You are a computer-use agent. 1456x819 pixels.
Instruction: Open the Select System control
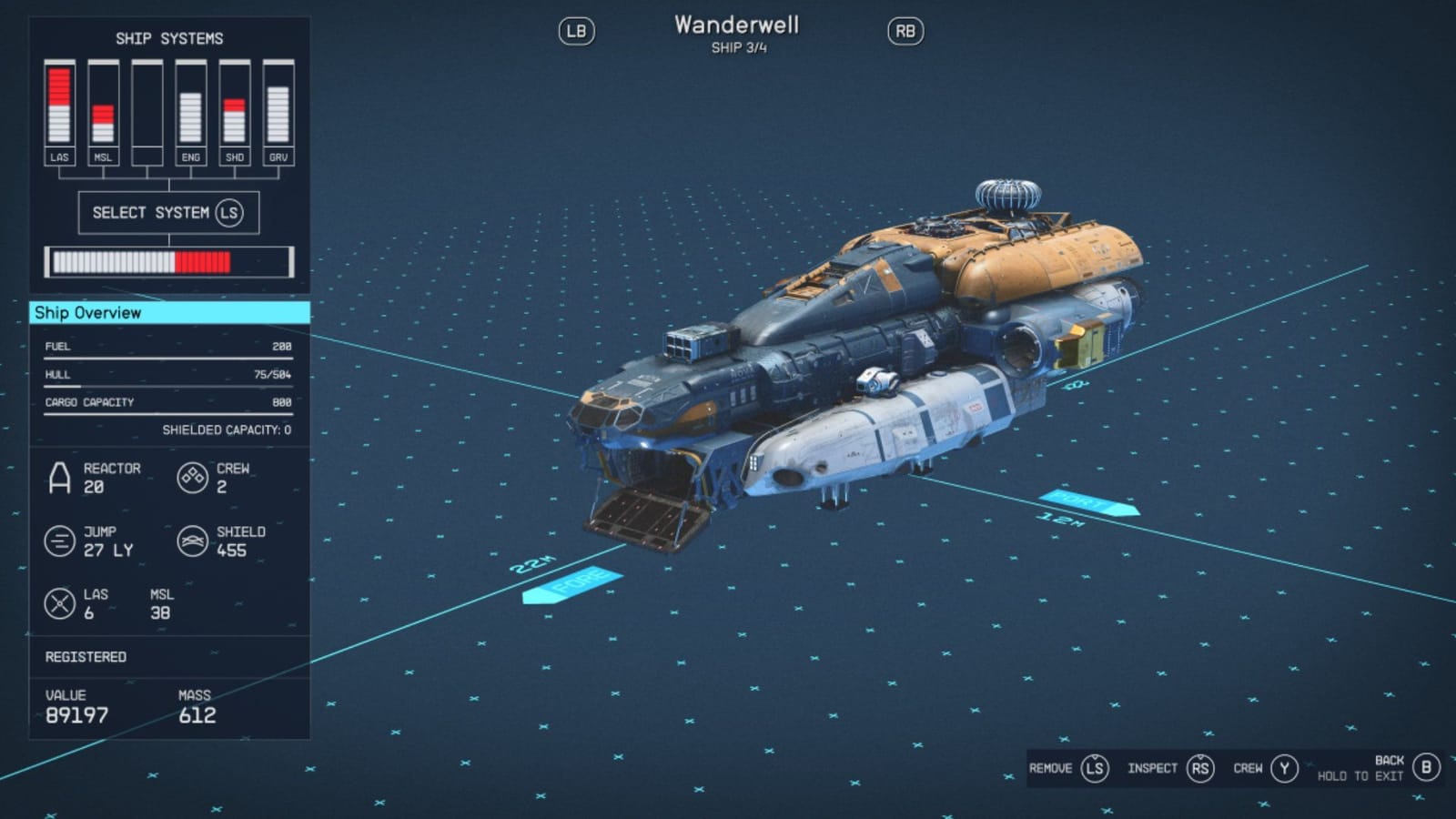[167, 213]
